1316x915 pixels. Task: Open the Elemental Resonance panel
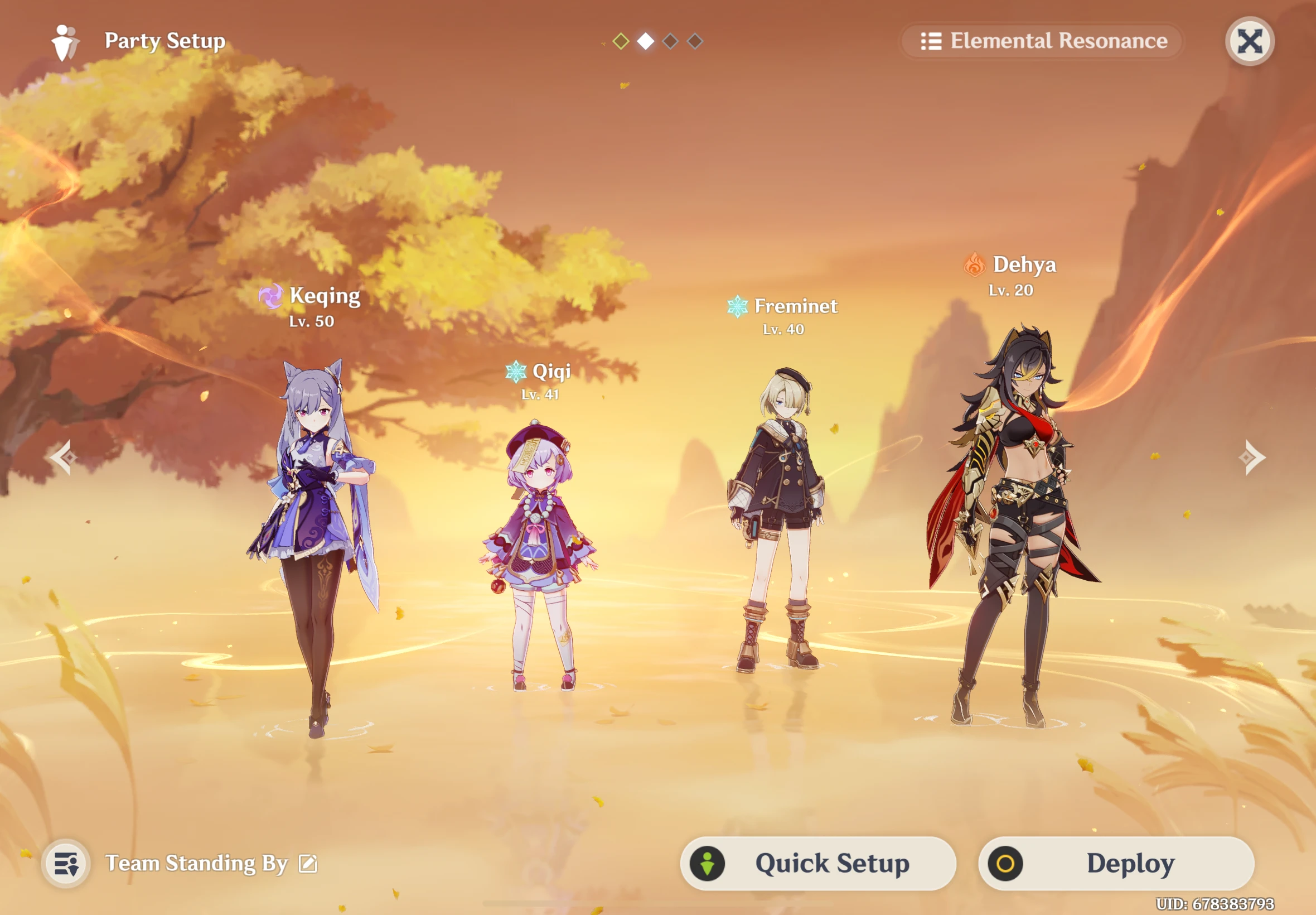click(x=1042, y=41)
